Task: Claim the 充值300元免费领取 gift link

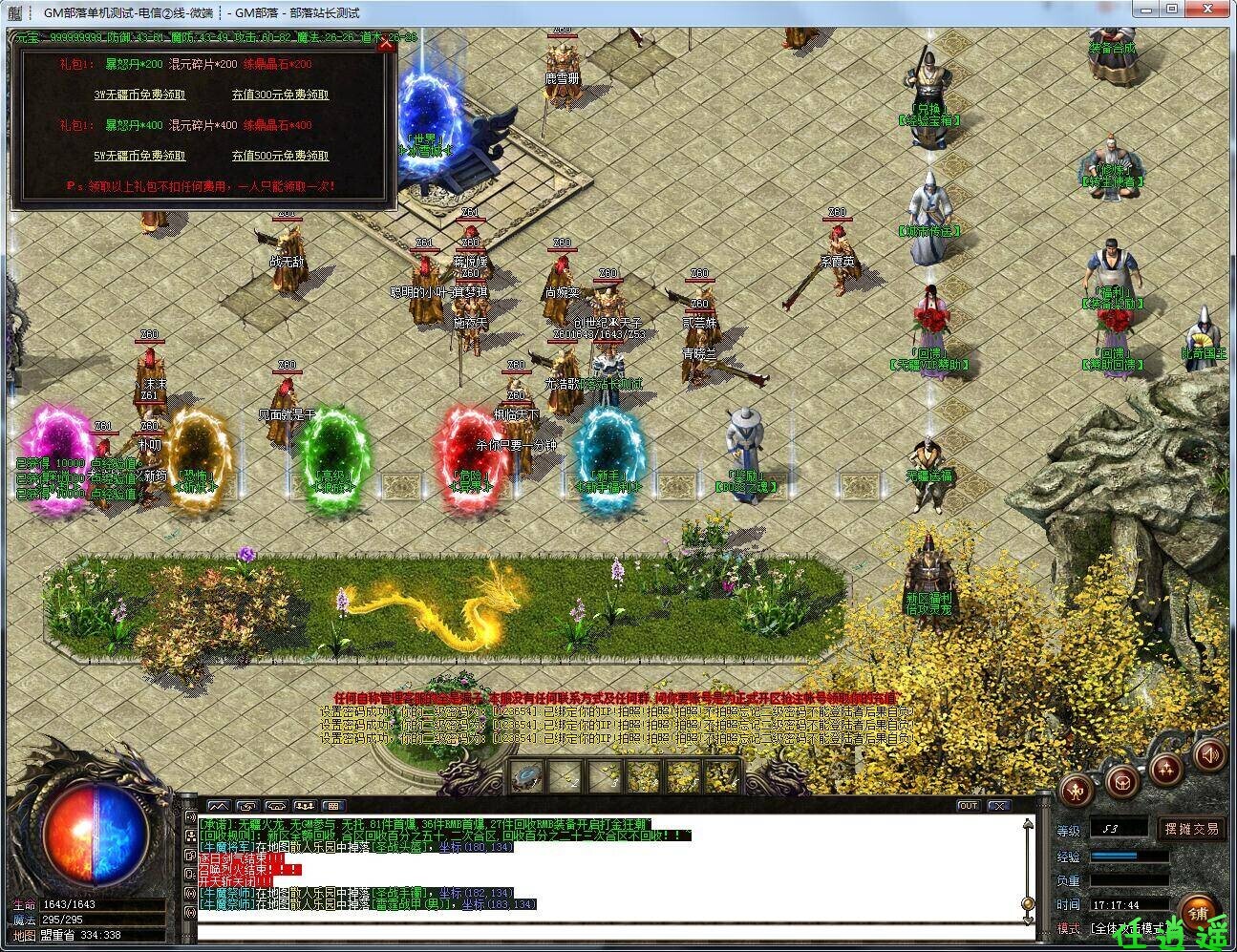Action: [x=280, y=95]
